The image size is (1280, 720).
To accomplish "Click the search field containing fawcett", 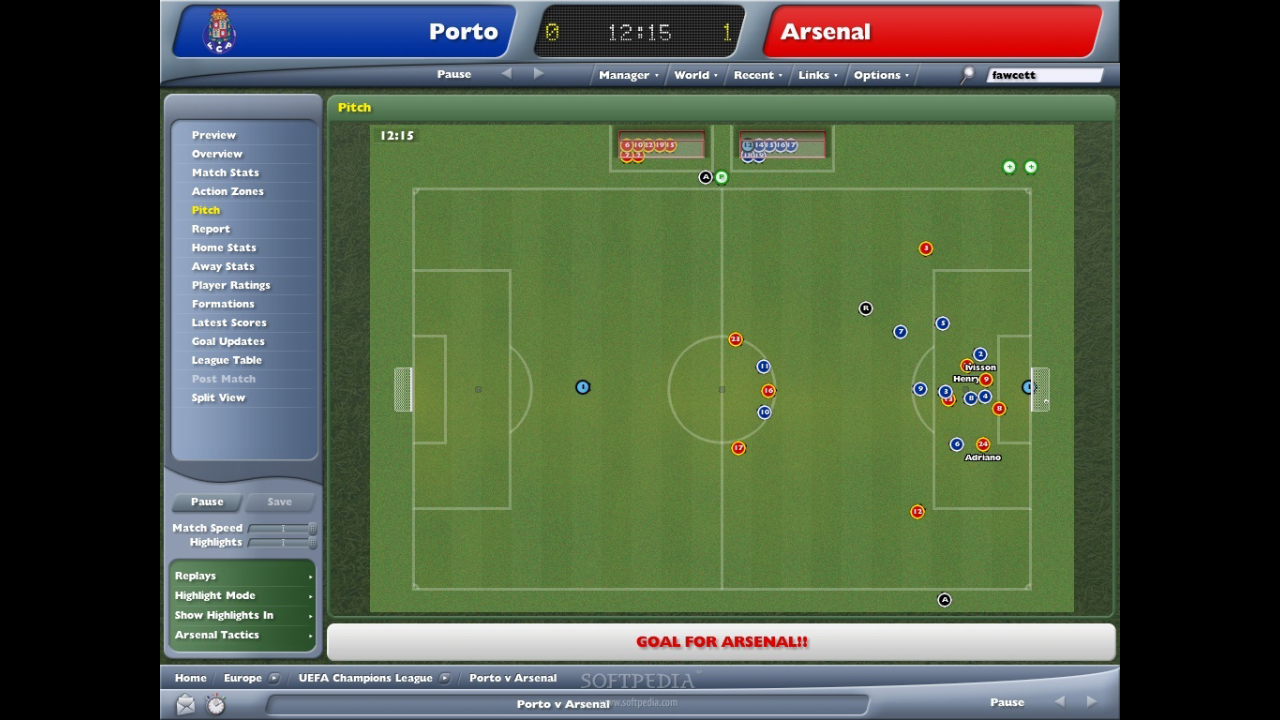I will click(x=1044, y=75).
